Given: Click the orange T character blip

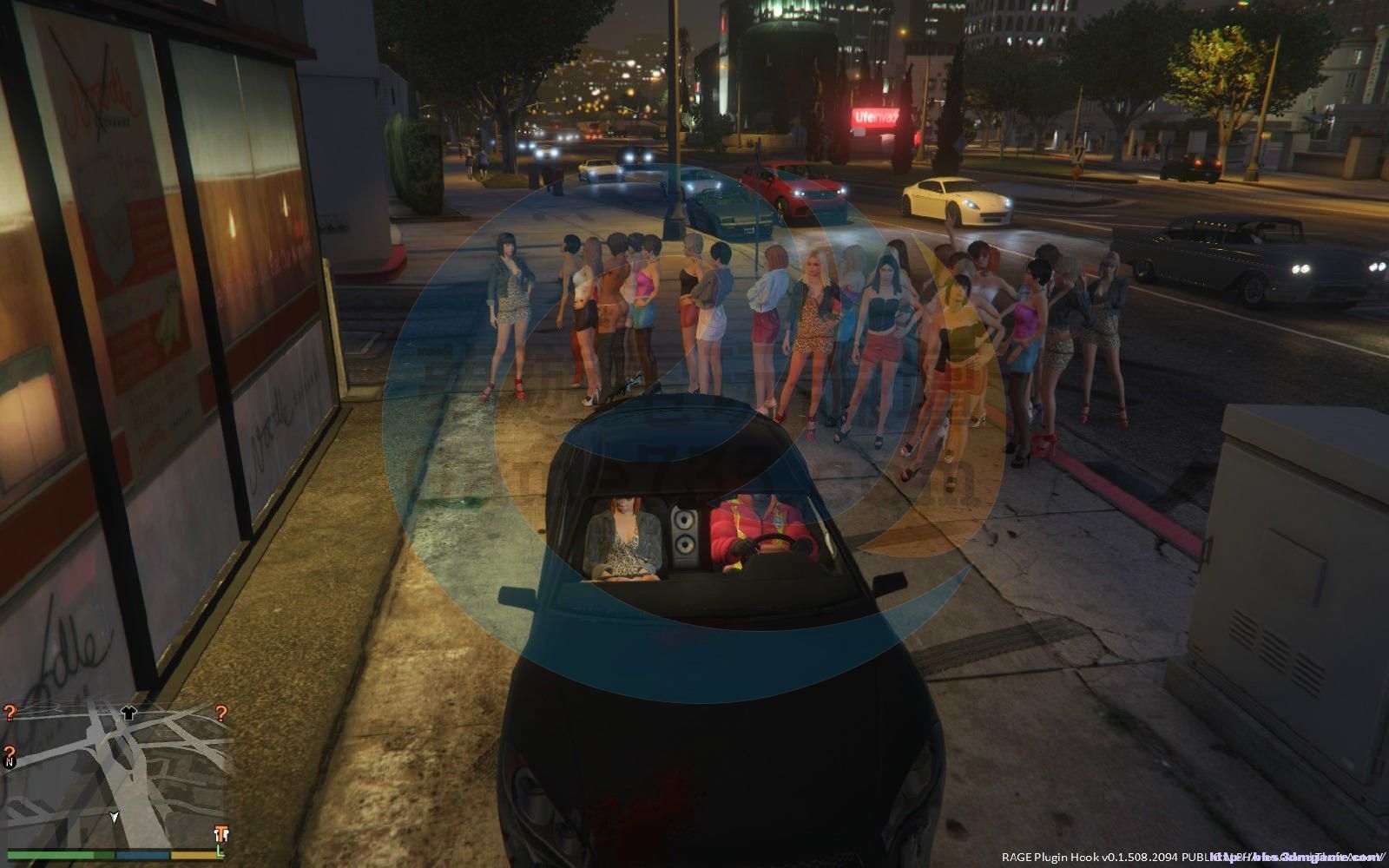Looking at the screenshot, I should (x=221, y=834).
